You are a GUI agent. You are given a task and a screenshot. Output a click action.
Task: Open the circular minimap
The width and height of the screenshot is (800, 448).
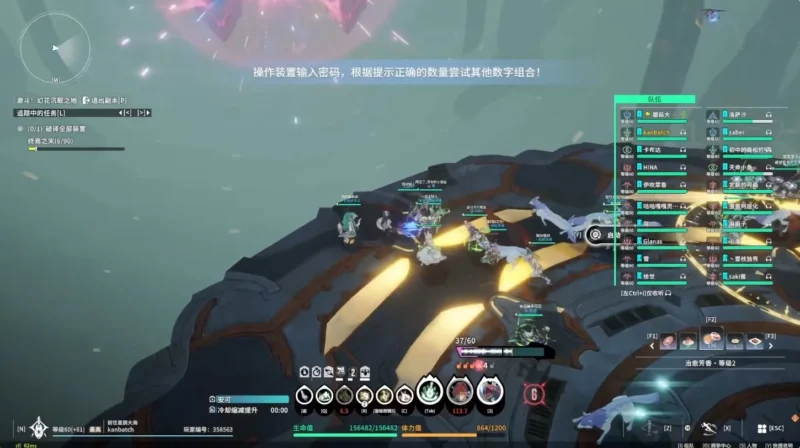pyautogui.click(x=54, y=48)
